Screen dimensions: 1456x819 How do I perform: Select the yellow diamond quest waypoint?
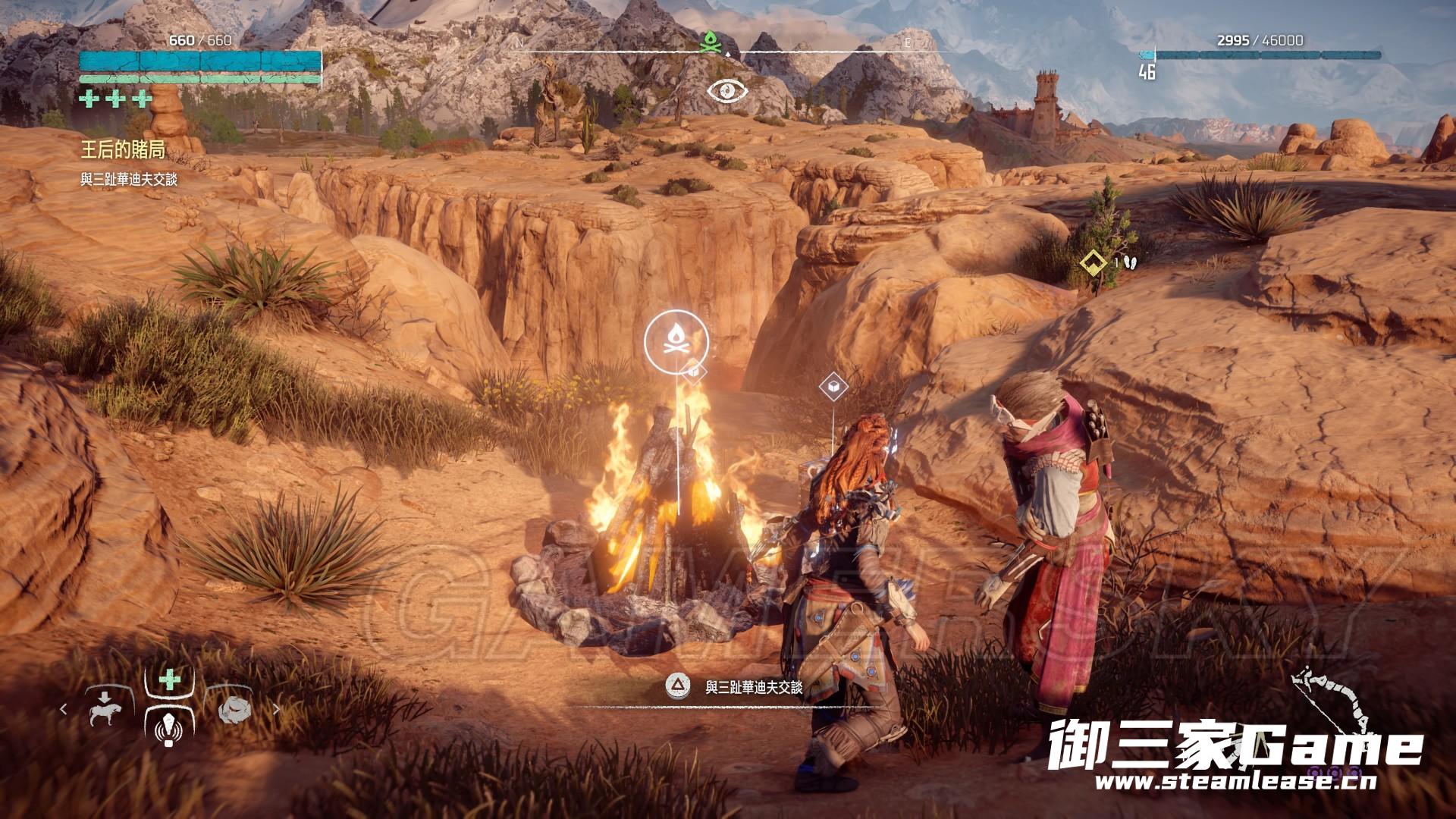tap(1093, 262)
